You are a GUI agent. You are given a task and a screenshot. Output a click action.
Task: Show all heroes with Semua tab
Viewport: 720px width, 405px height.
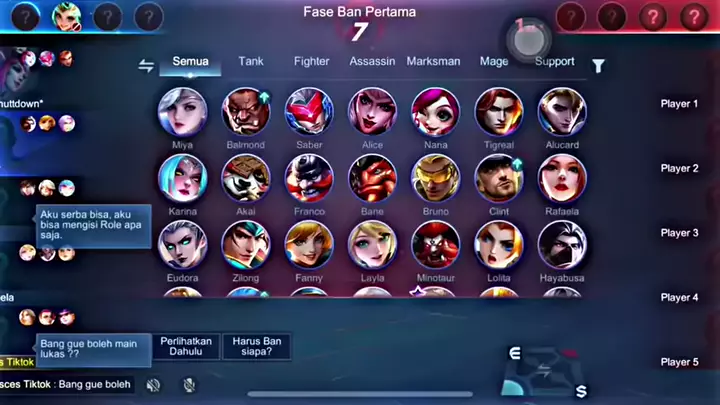point(190,62)
